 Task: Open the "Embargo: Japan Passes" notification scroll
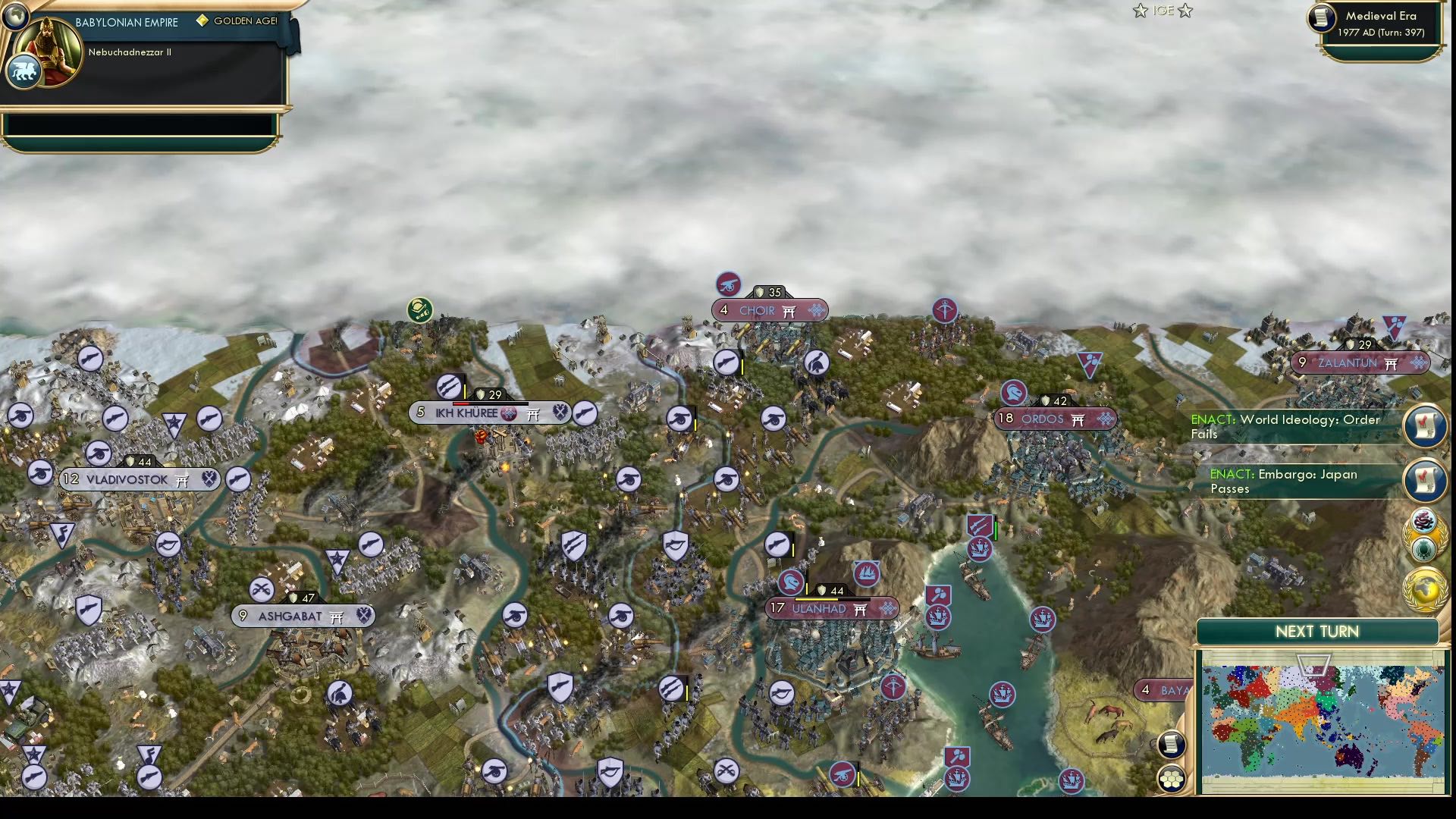click(1424, 482)
